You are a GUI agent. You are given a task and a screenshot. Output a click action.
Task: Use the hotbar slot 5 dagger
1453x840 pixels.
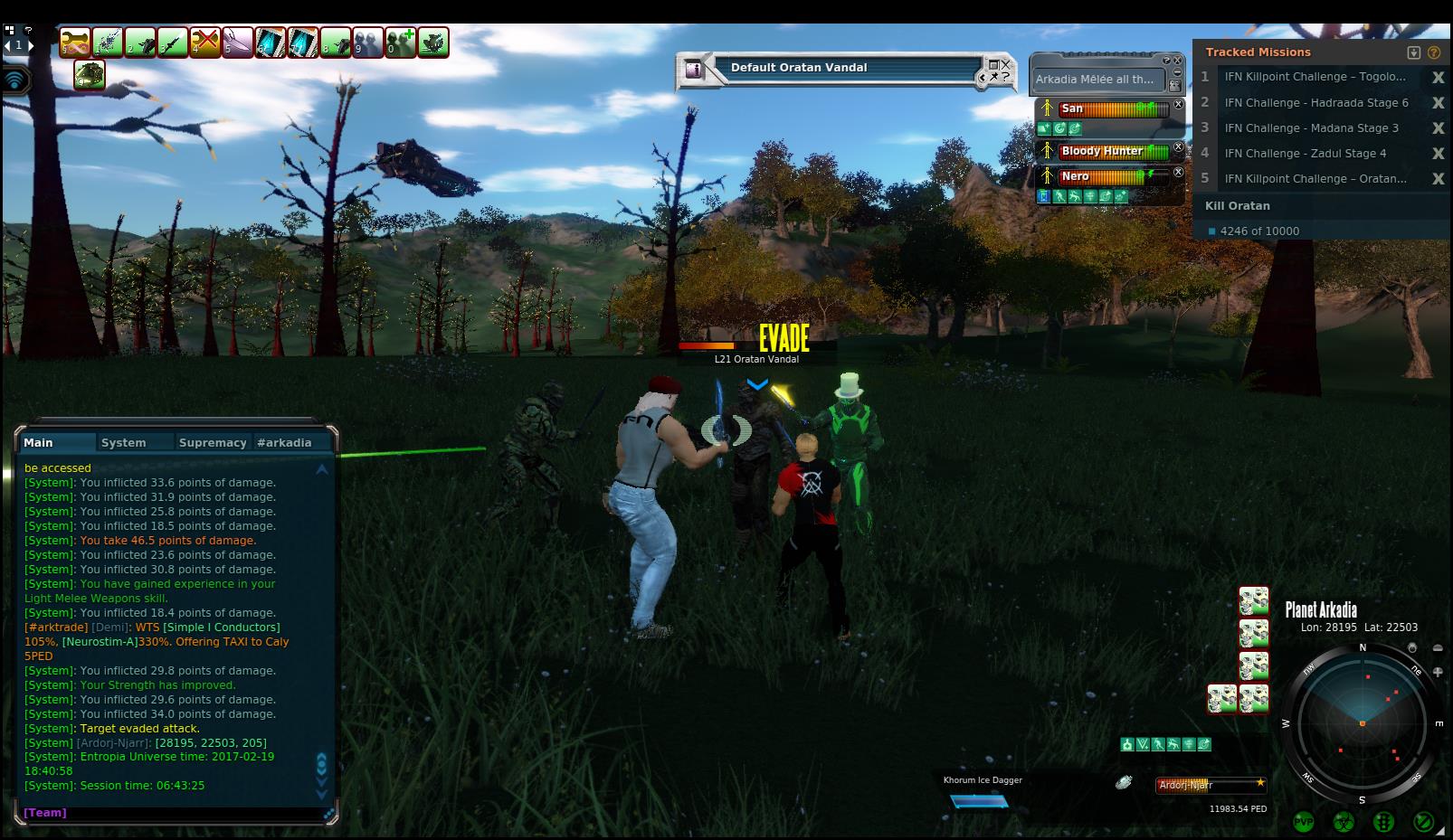(238, 42)
